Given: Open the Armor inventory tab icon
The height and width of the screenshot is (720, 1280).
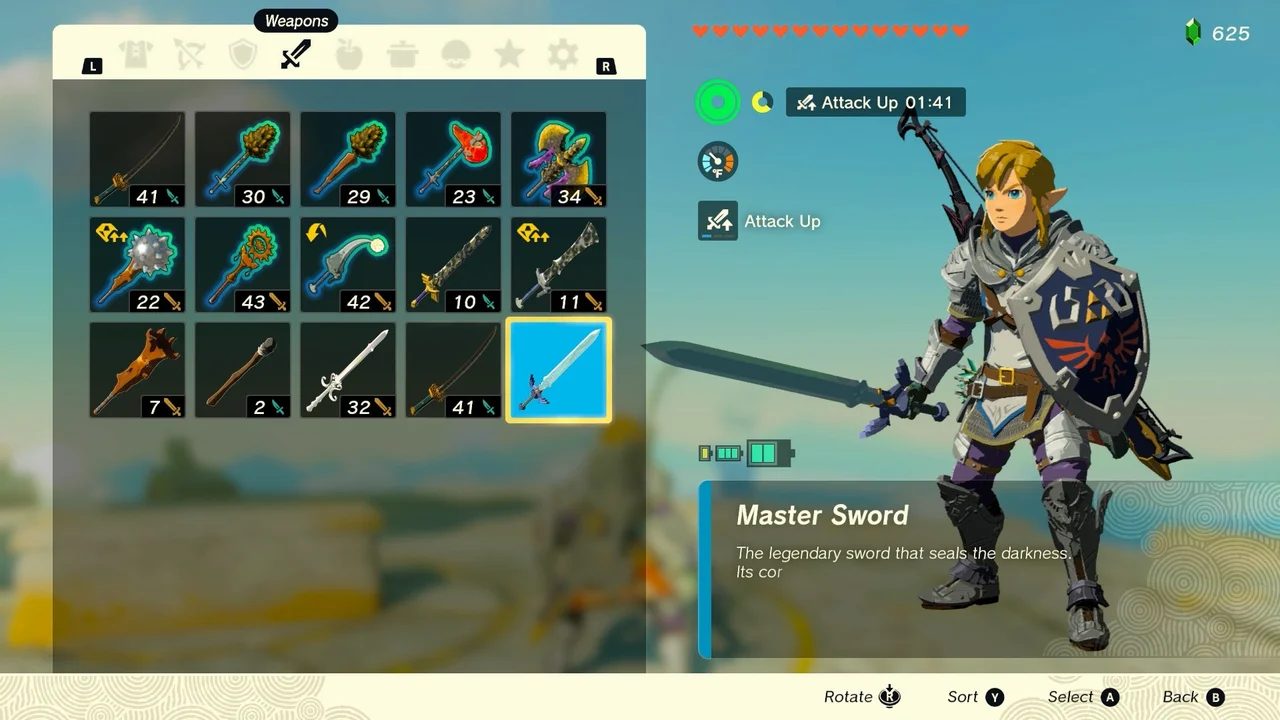Looking at the screenshot, I should tap(136, 54).
